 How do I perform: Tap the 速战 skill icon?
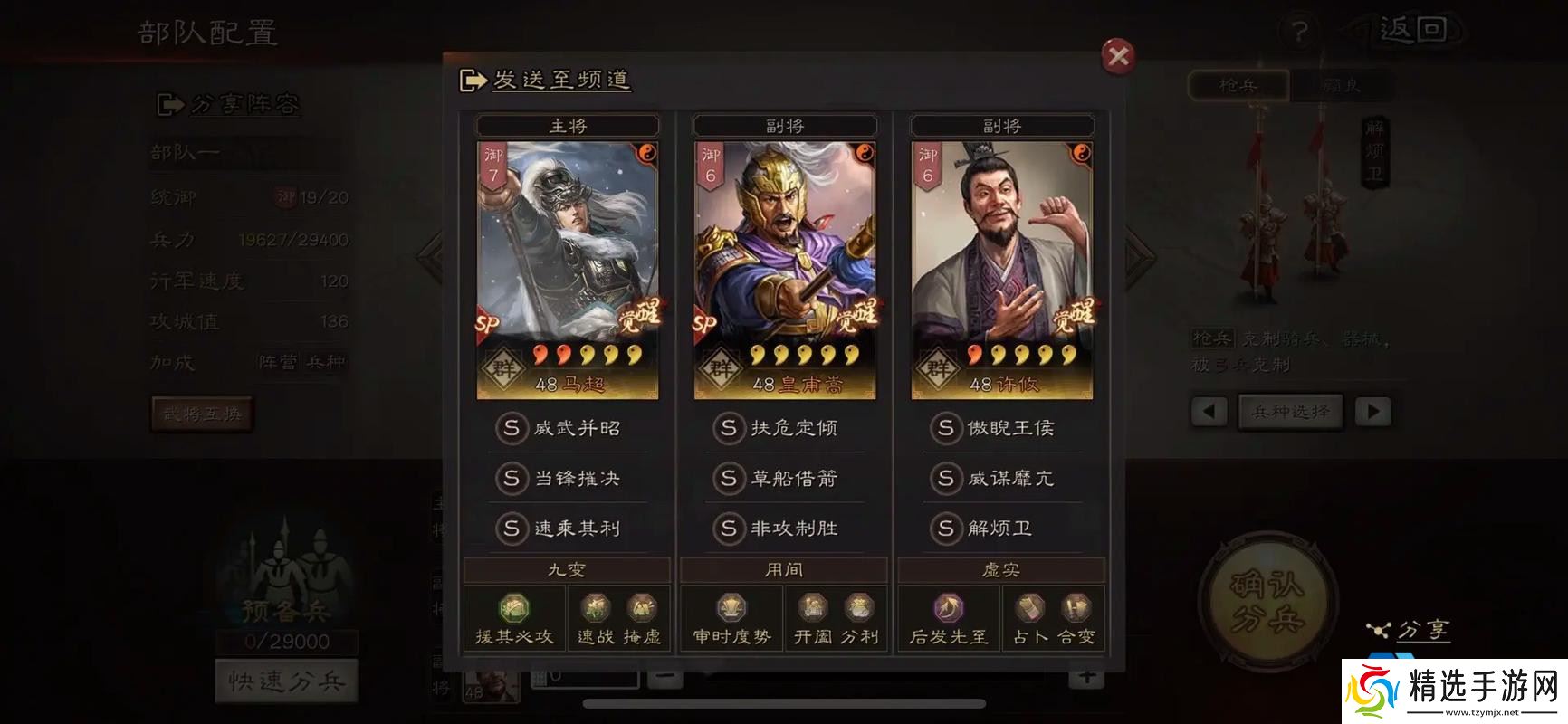point(598,606)
